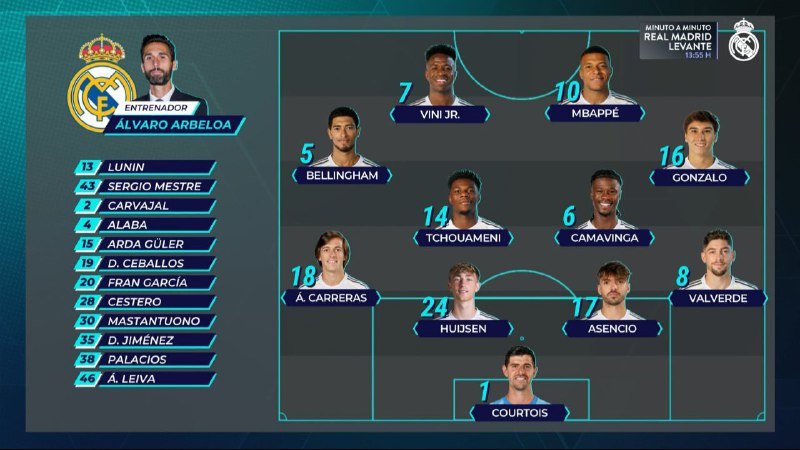Choose Carvajal from the substitutes list
The height and width of the screenshot is (450, 800).
point(146,205)
